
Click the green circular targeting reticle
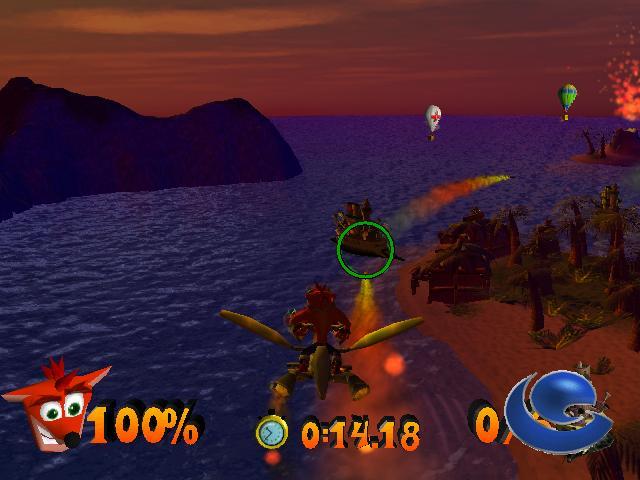coord(365,250)
